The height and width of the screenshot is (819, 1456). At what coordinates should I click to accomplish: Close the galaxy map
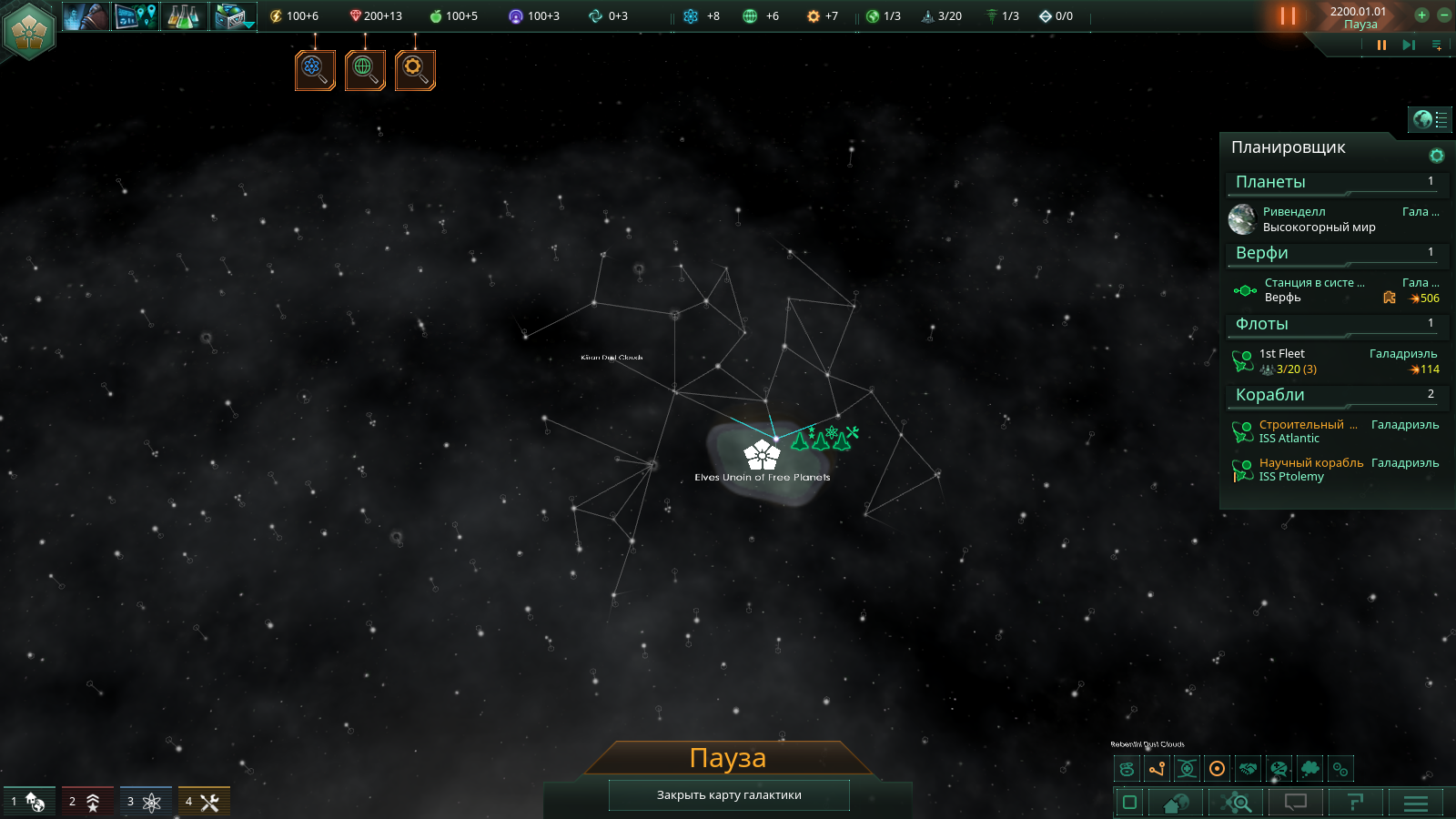pyautogui.click(x=729, y=795)
